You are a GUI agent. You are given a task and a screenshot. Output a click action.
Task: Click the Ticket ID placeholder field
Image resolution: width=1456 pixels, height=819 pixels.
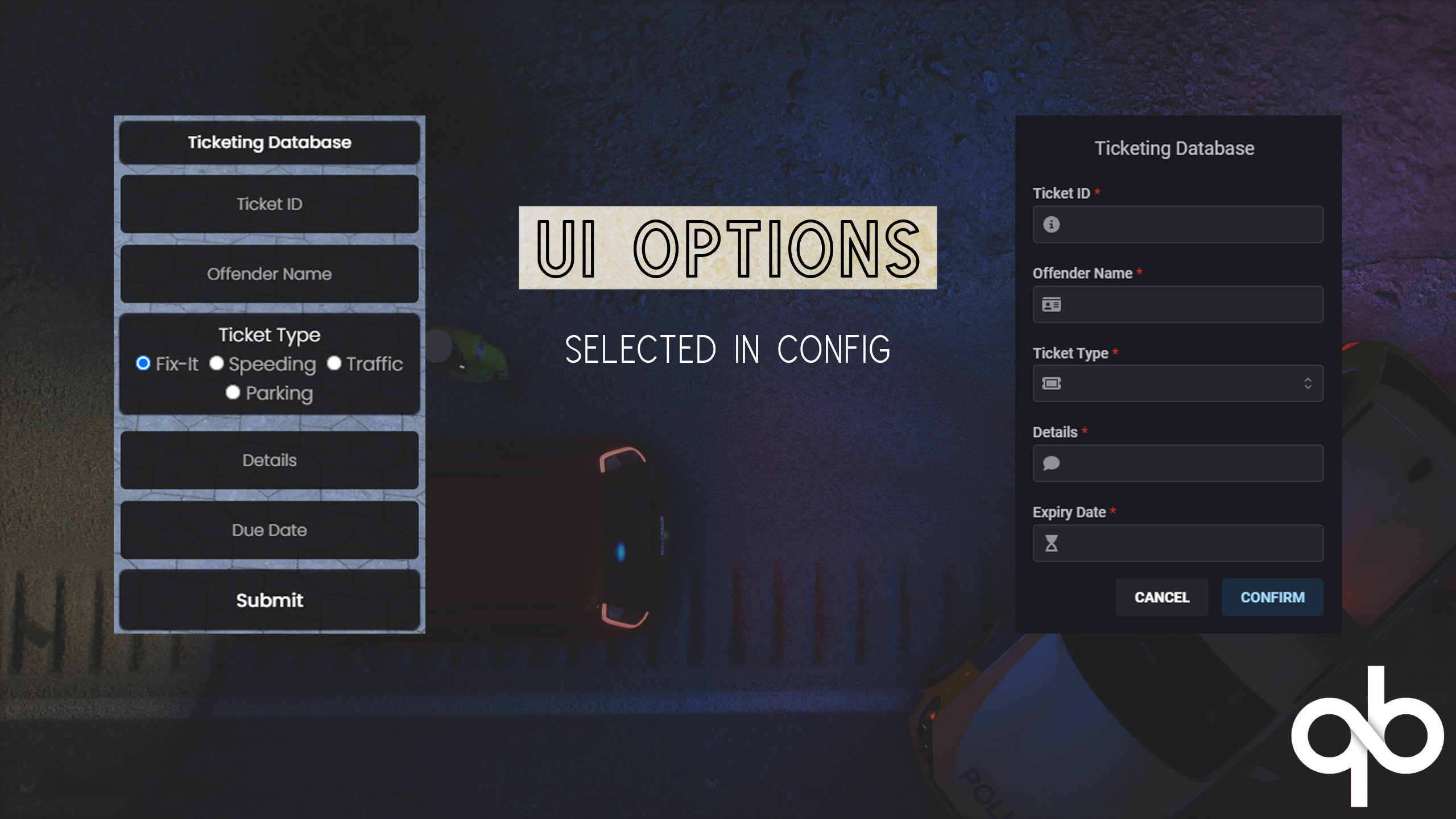point(269,204)
